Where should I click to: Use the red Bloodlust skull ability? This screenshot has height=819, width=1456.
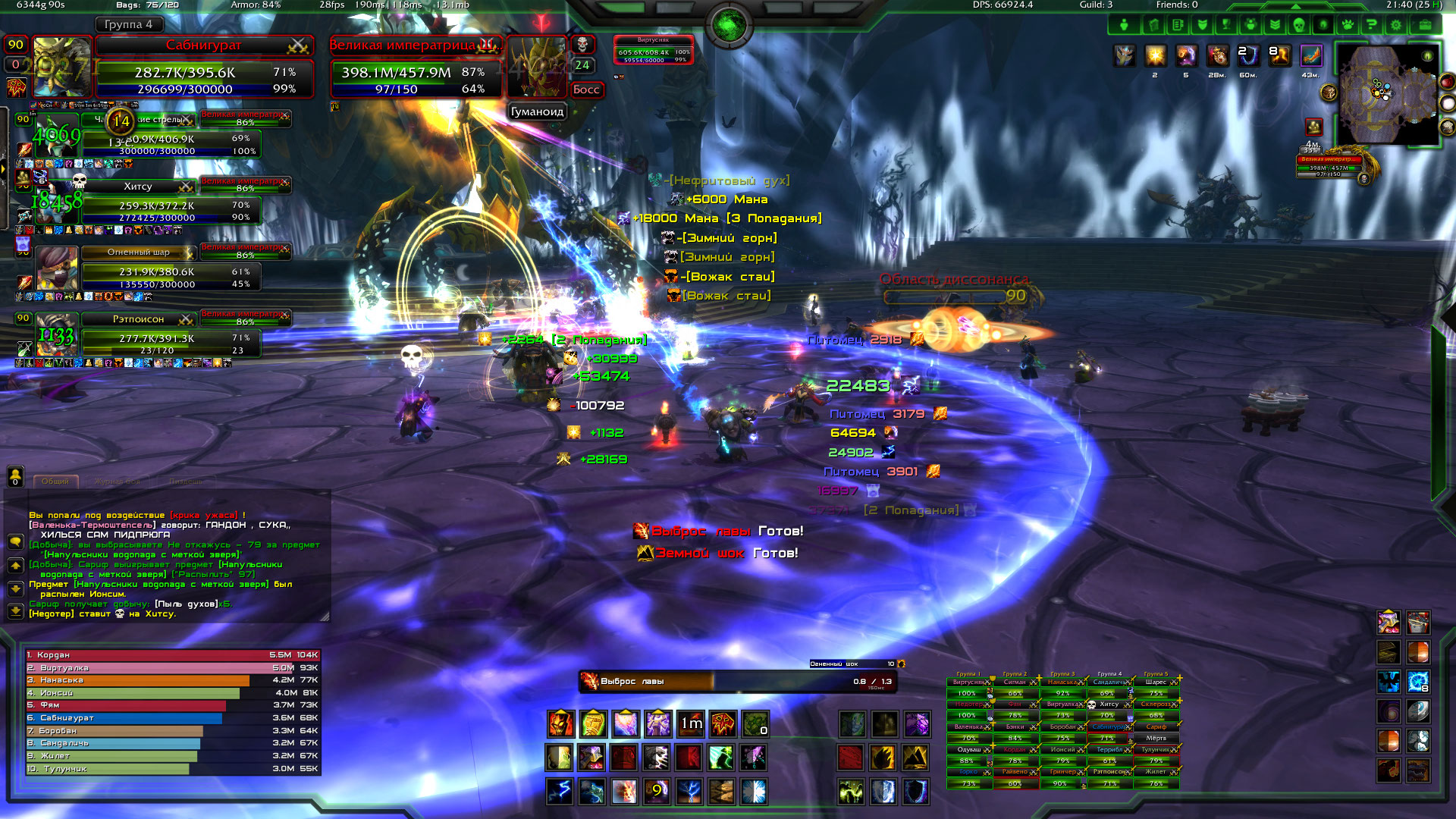click(723, 724)
